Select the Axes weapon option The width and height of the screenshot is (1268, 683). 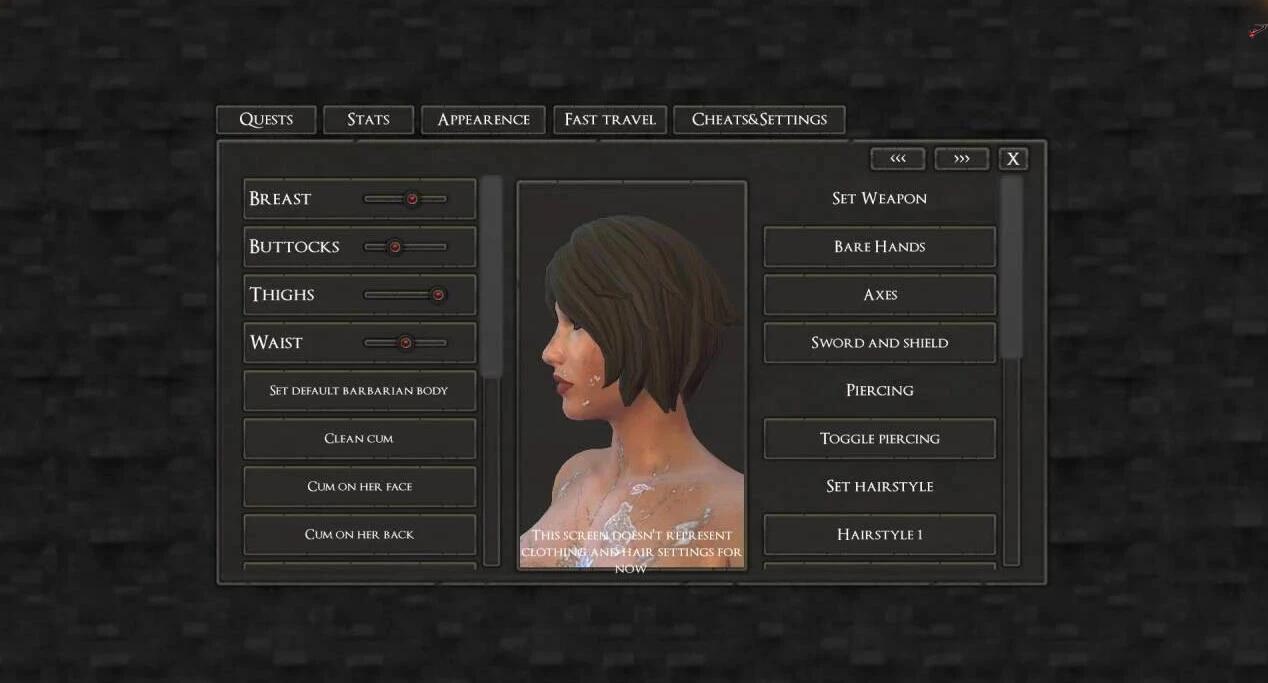[x=879, y=295]
